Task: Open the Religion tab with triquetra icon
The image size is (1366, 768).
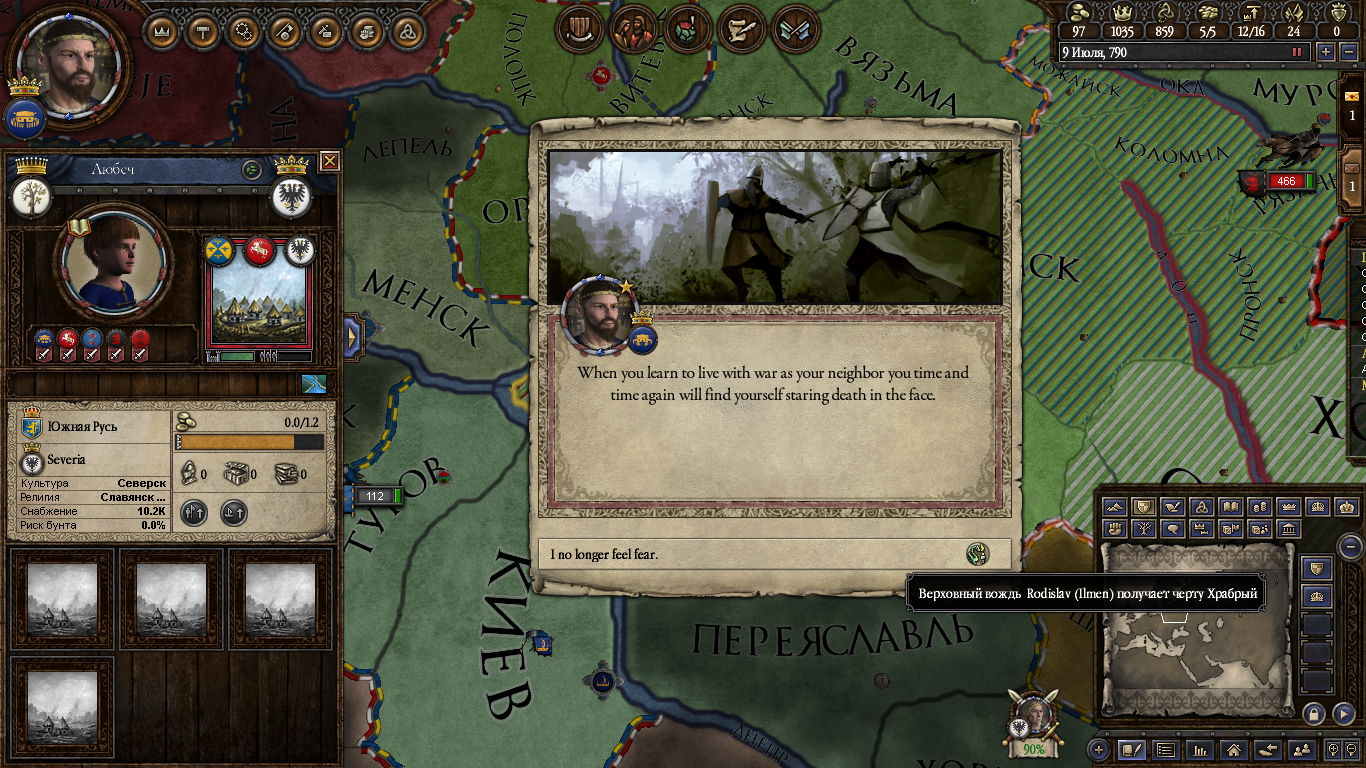Action: coord(406,31)
